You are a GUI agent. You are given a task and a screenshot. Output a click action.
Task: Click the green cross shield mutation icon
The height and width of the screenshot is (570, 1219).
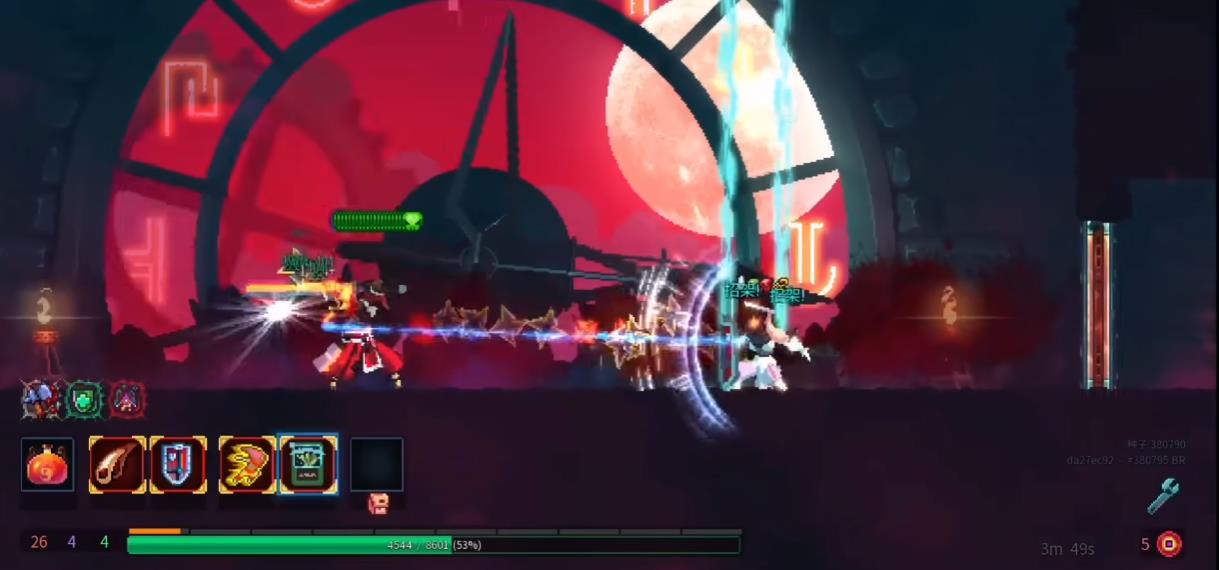[85, 400]
